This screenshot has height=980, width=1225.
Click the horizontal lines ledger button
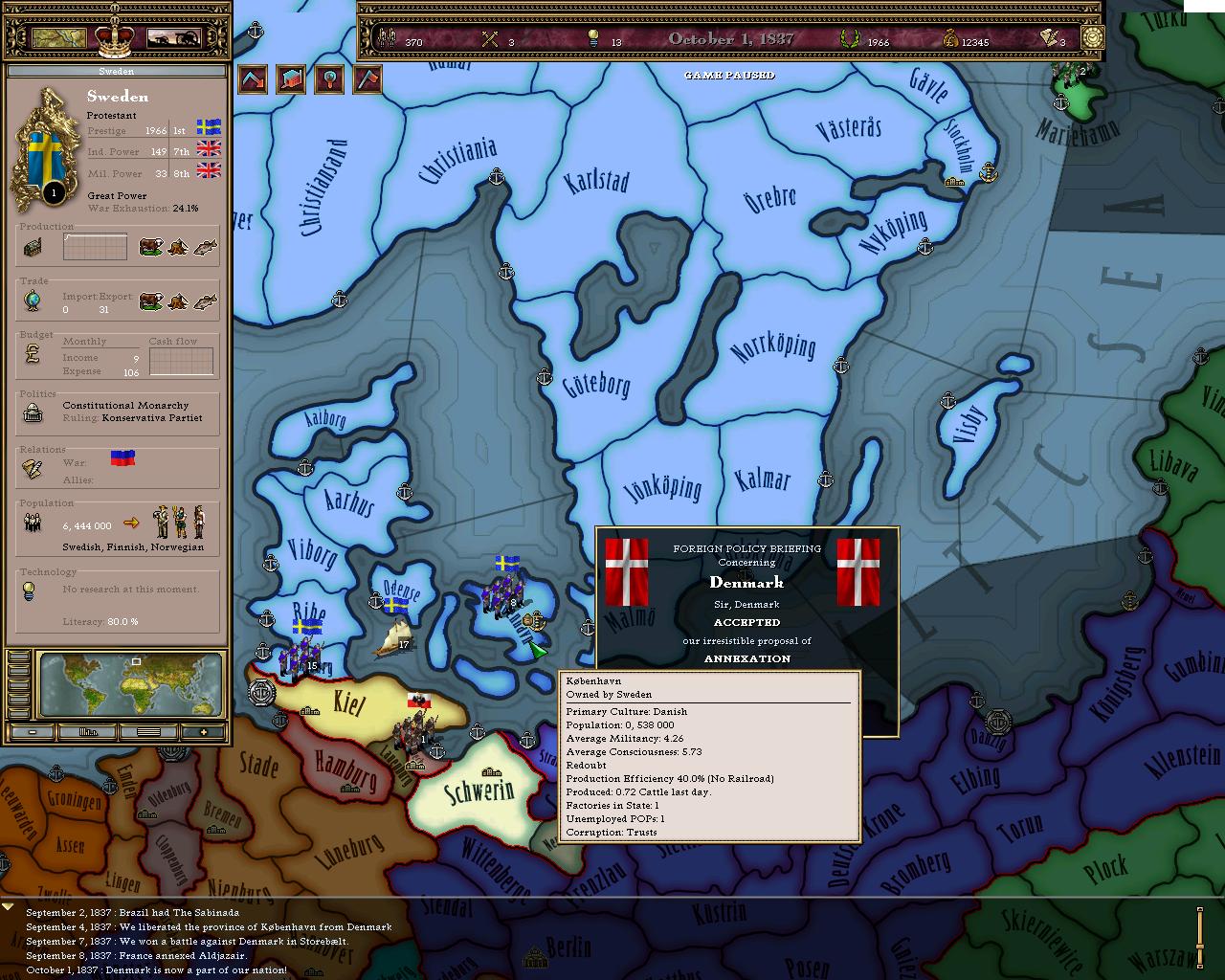(x=147, y=732)
